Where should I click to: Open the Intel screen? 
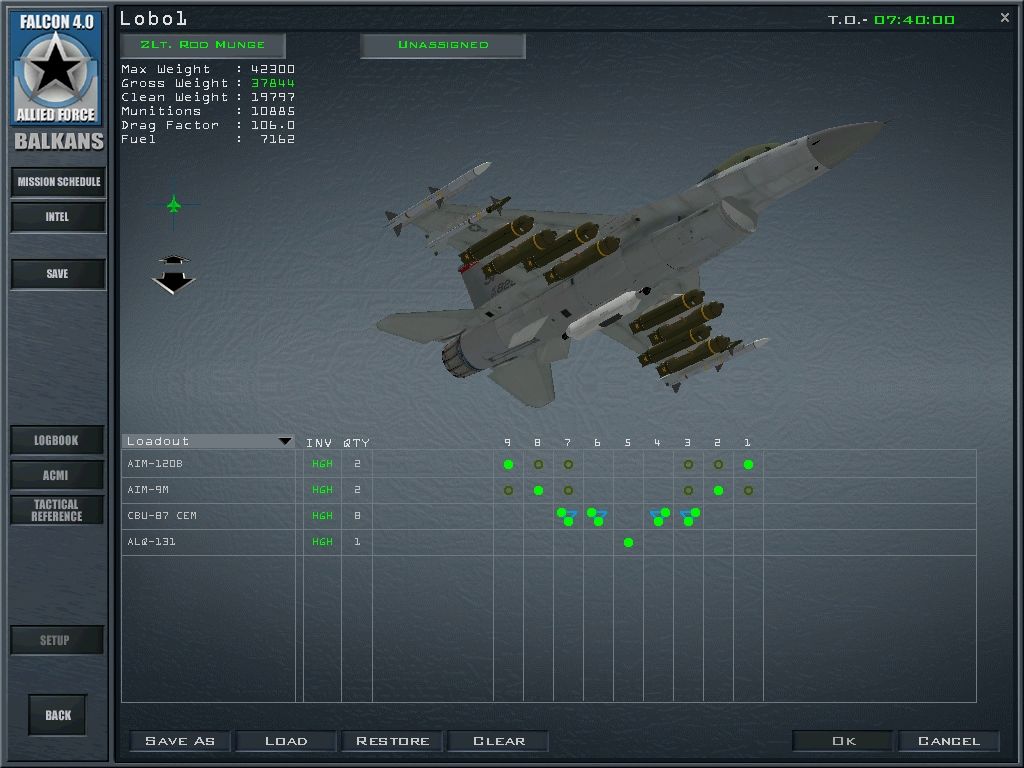[58, 217]
